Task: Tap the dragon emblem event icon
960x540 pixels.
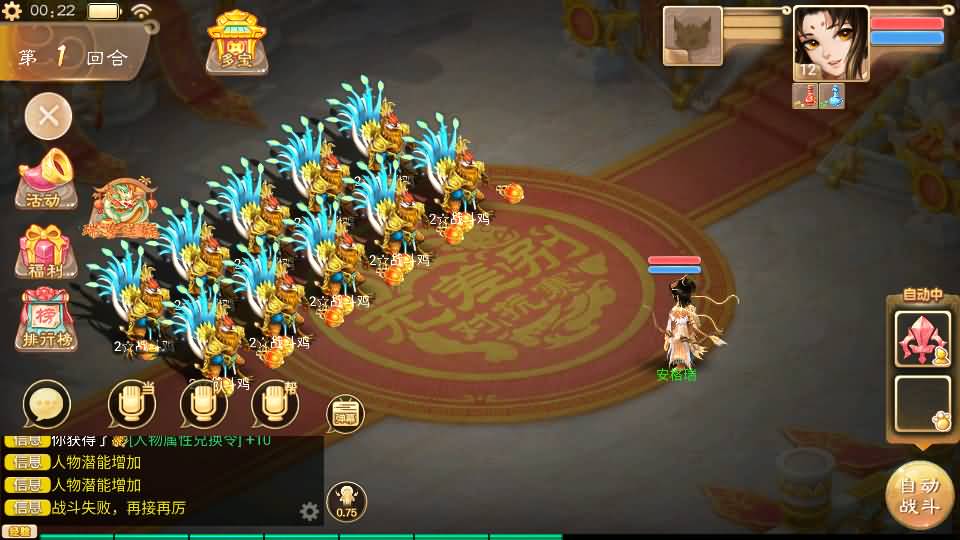Action: click(x=124, y=209)
